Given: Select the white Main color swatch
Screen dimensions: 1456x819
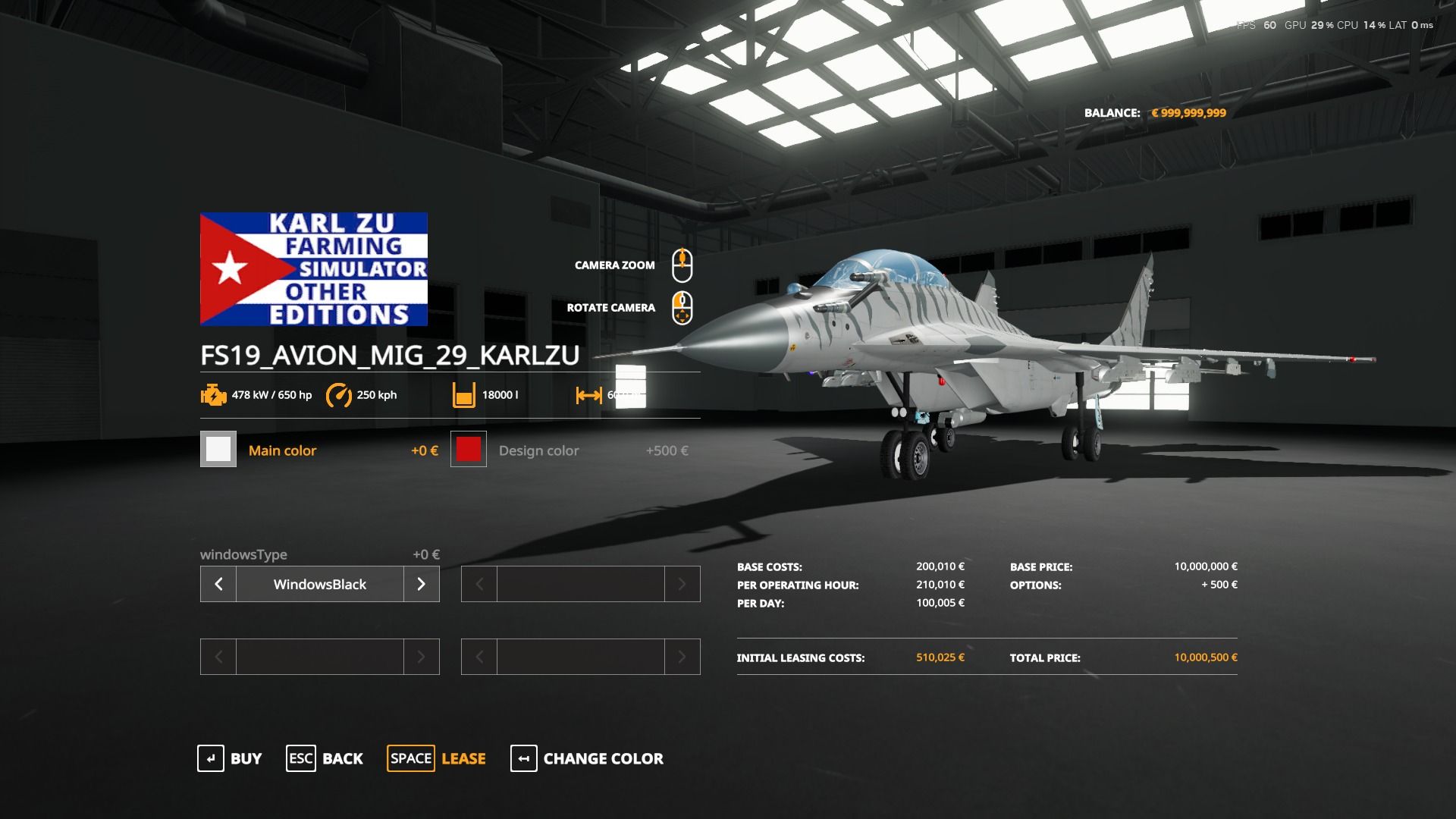Looking at the screenshot, I should coord(218,450).
